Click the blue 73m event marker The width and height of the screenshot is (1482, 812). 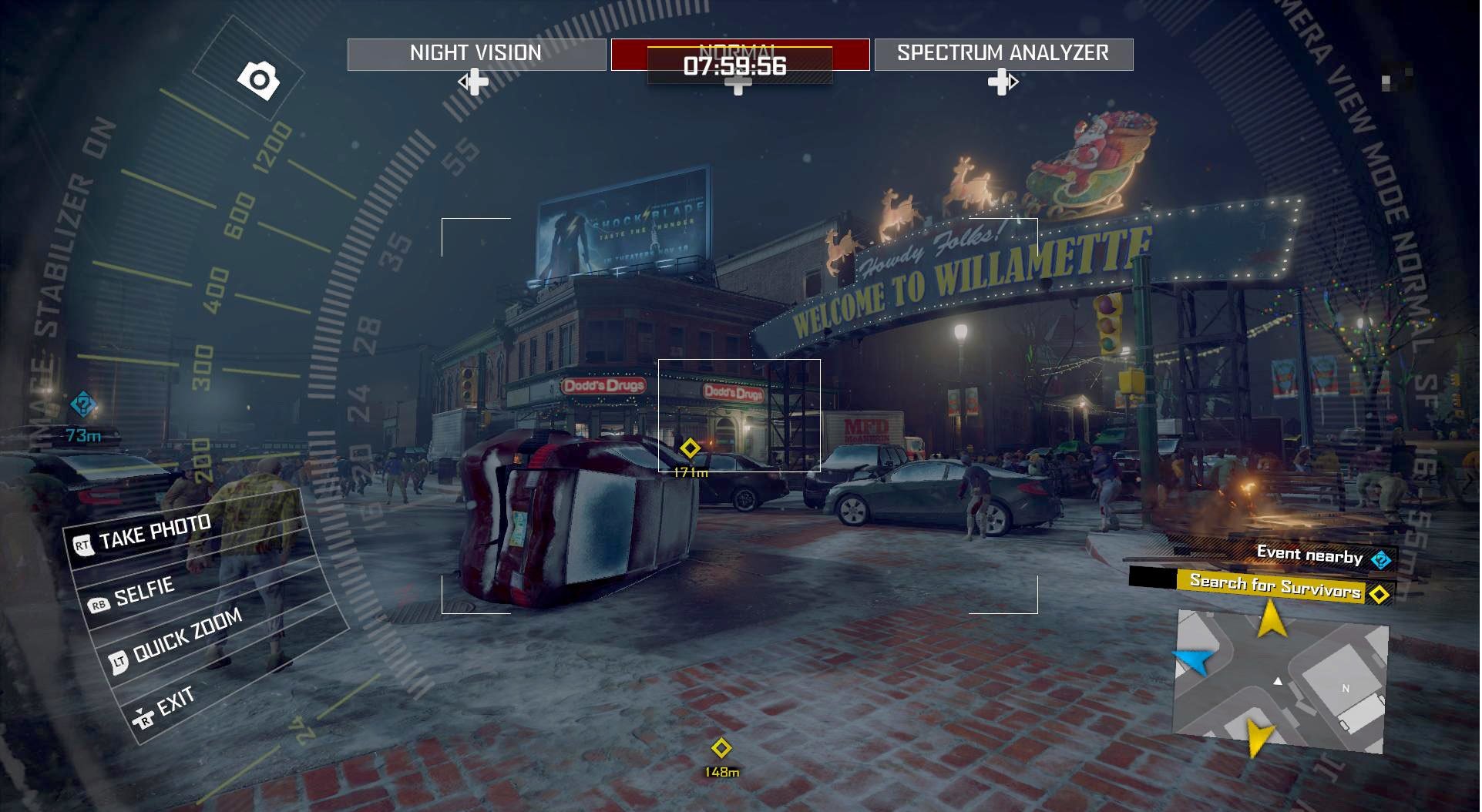pos(83,404)
